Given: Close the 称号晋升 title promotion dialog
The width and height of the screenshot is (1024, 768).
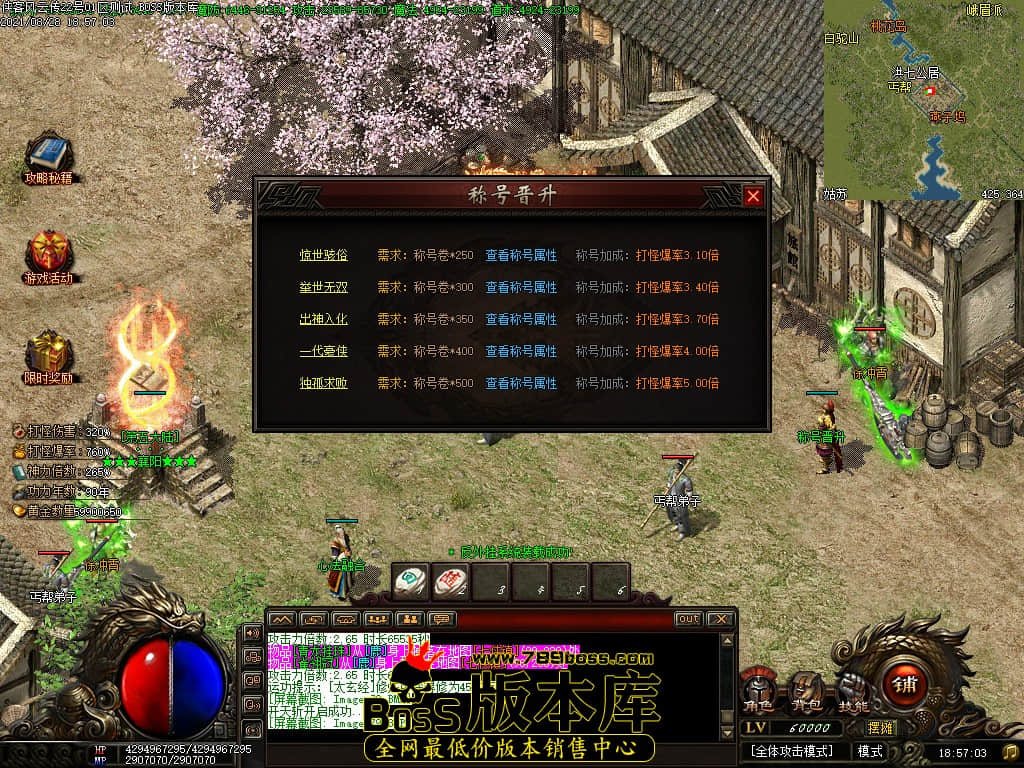Looking at the screenshot, I should pyautogui.click(x=753, y=197).
